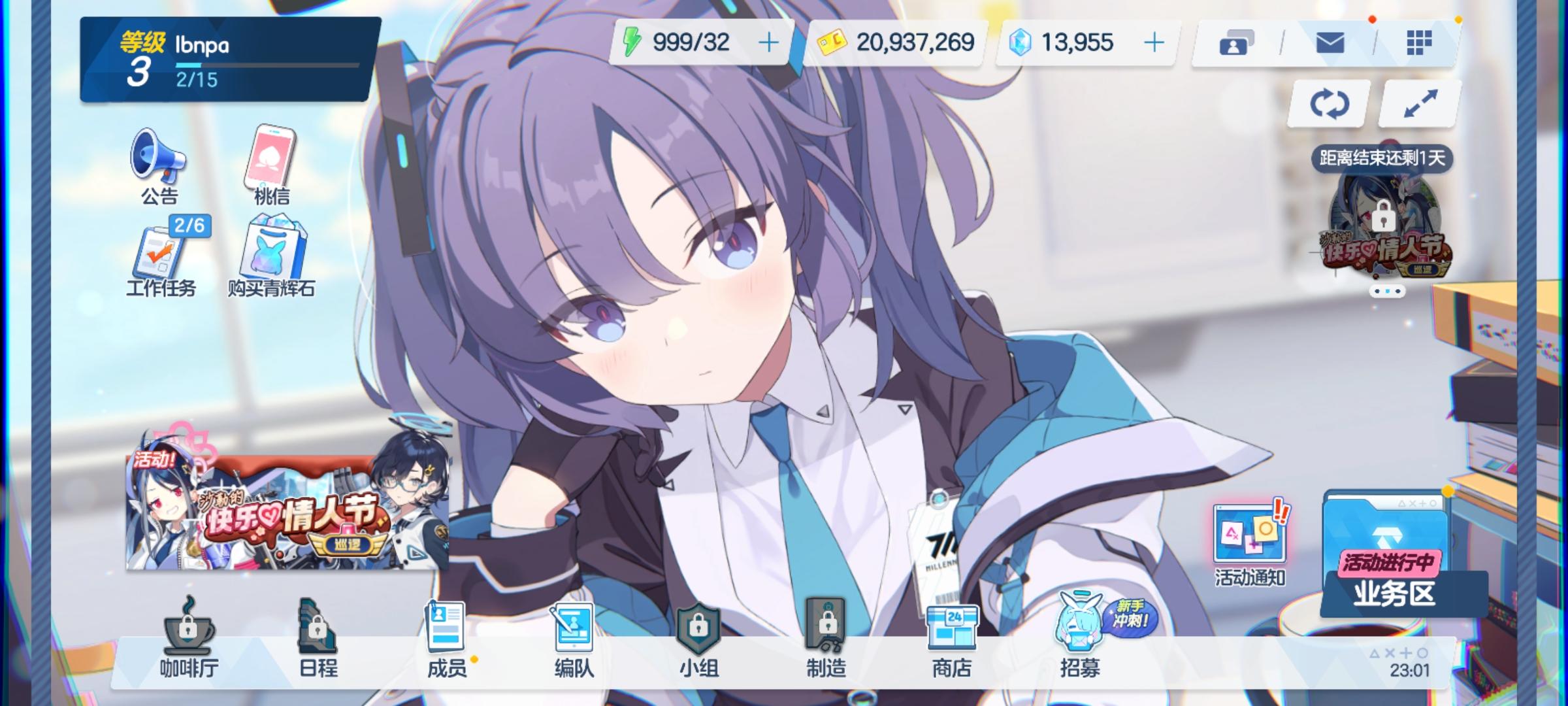The height and width of the screenshot is (706, 1568).
Task: Open the mailbox envelope icon
Action: click(x=1330, y=42)
